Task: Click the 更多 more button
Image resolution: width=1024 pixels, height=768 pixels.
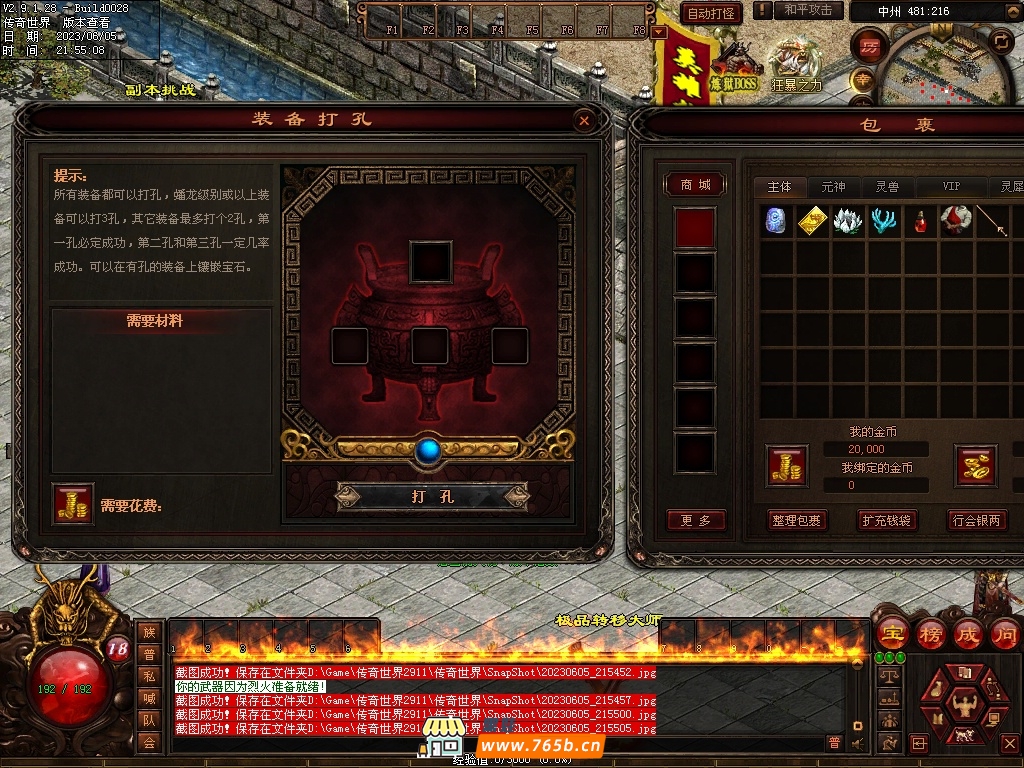Action: pyautogui.click(x=695, y=520)
